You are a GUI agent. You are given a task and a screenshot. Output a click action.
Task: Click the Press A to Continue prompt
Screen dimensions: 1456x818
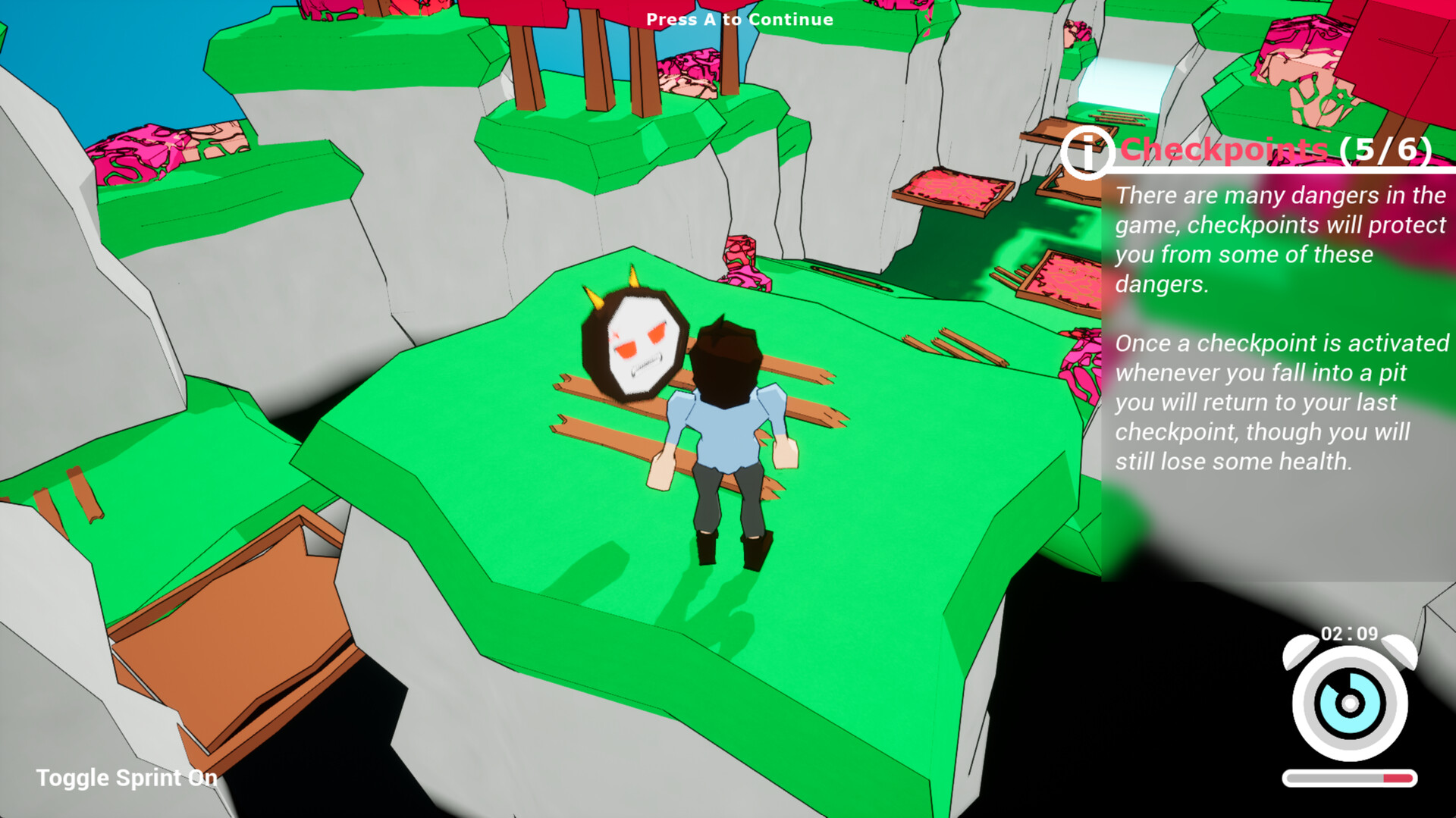(739, 20)
